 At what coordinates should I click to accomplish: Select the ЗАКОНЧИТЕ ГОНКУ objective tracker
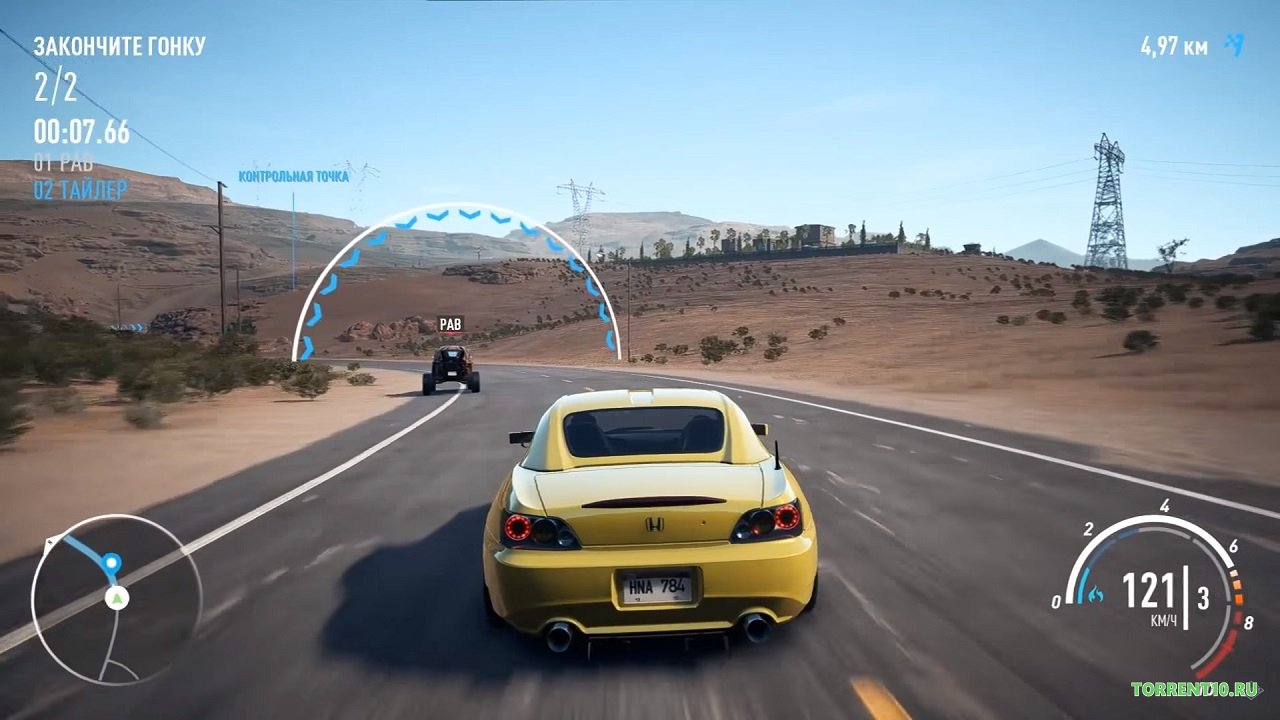tap(119, 46)
